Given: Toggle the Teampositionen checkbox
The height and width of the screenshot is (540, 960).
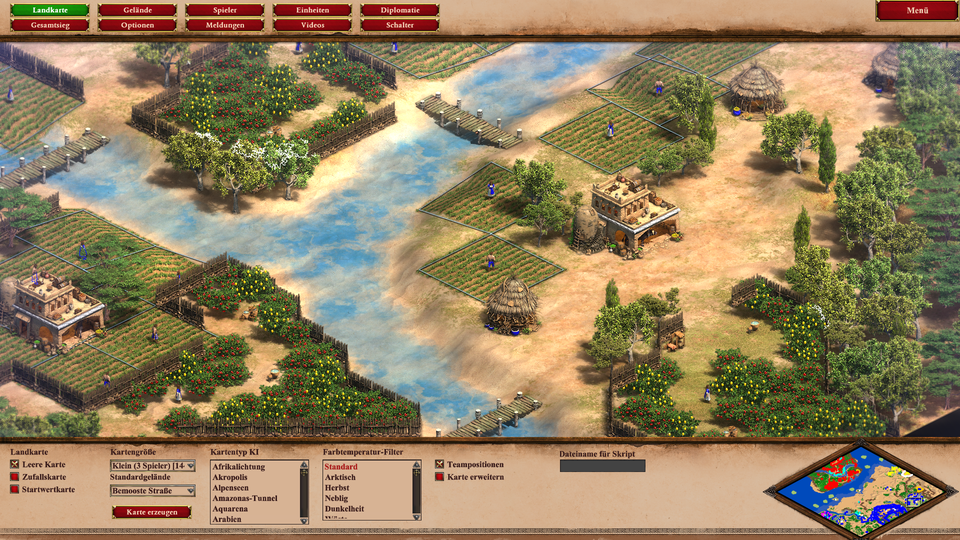Looking at the screenshot, I should 439,465.
